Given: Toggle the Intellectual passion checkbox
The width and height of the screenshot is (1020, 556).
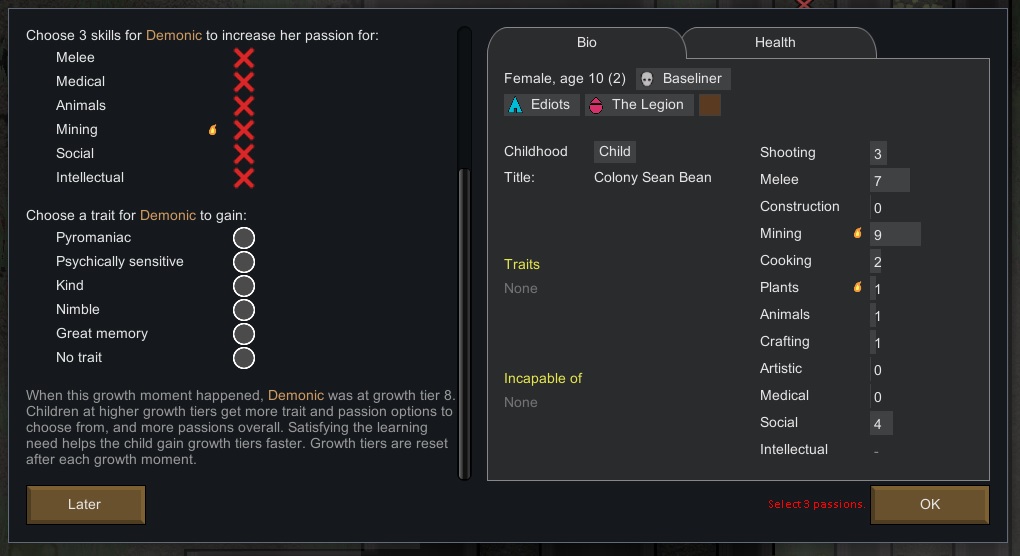Looking at the screenshot, I should coord(244,178).
